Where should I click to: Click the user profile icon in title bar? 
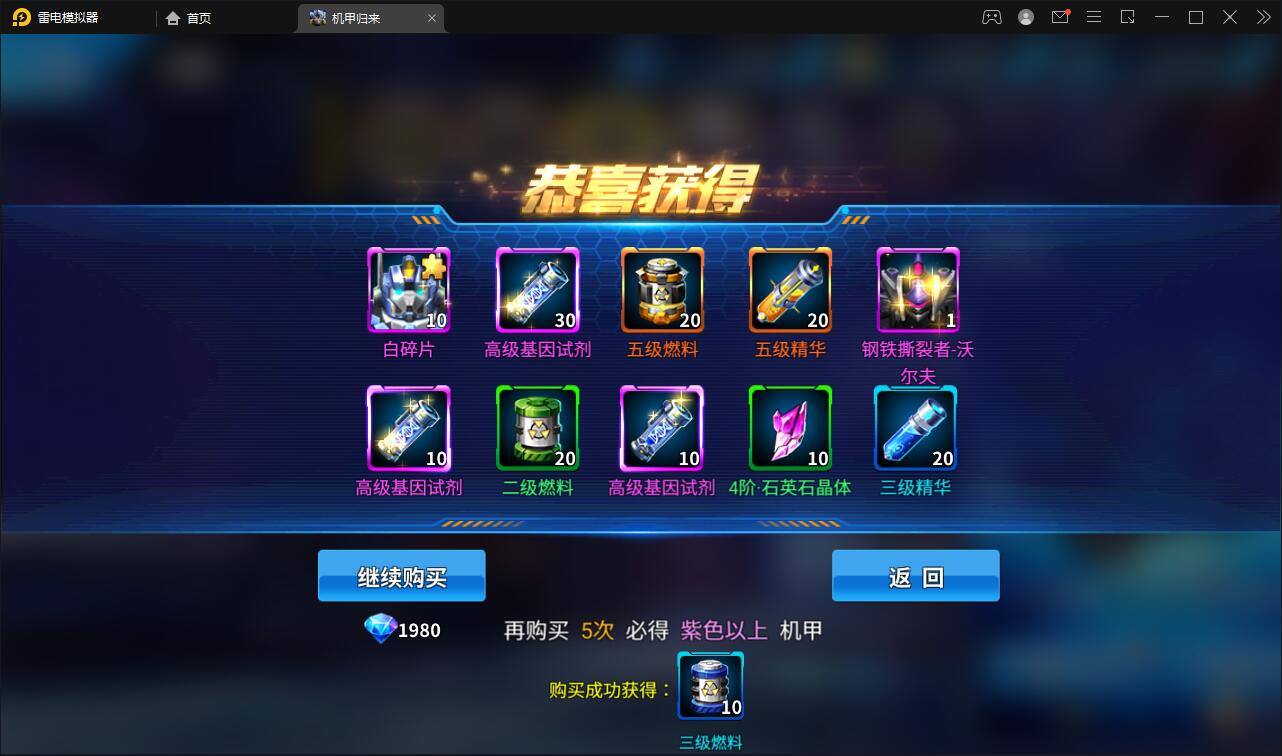1026,17
